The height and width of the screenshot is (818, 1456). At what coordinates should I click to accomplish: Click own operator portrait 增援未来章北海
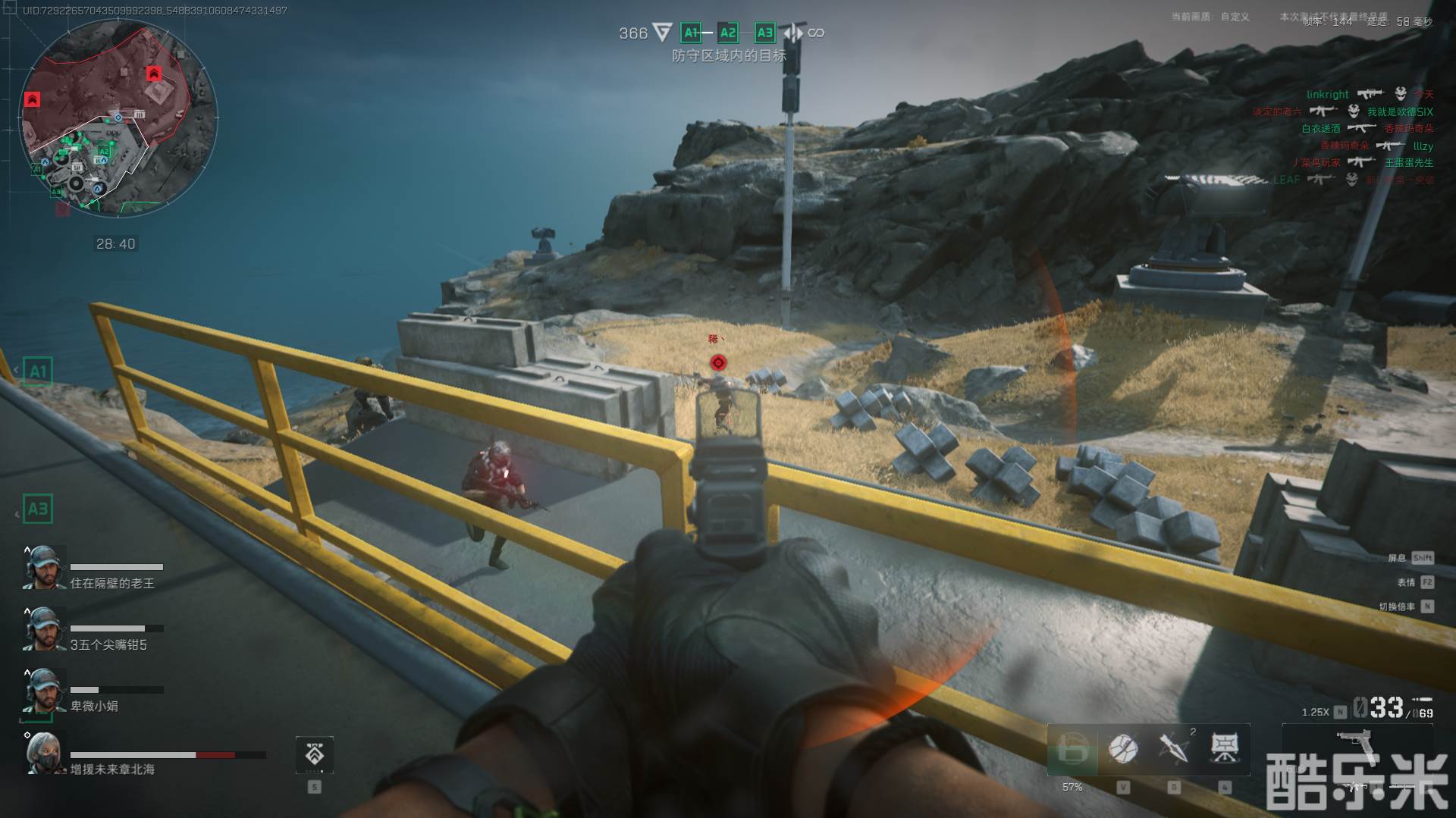43,753
